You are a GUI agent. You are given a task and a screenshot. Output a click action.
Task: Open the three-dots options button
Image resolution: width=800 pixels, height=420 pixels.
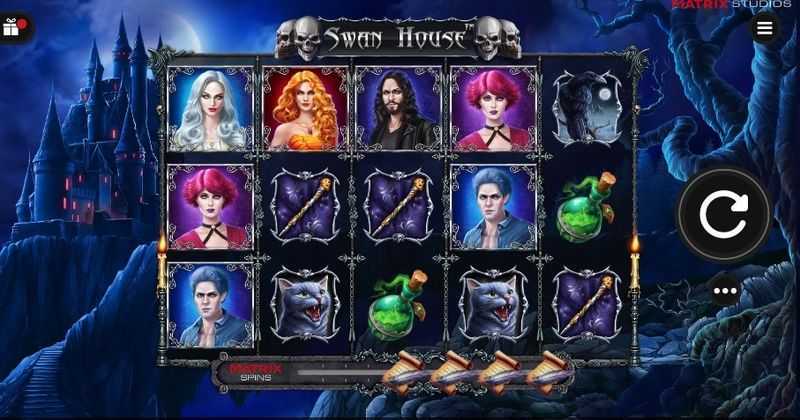click(x=725, y=291)
